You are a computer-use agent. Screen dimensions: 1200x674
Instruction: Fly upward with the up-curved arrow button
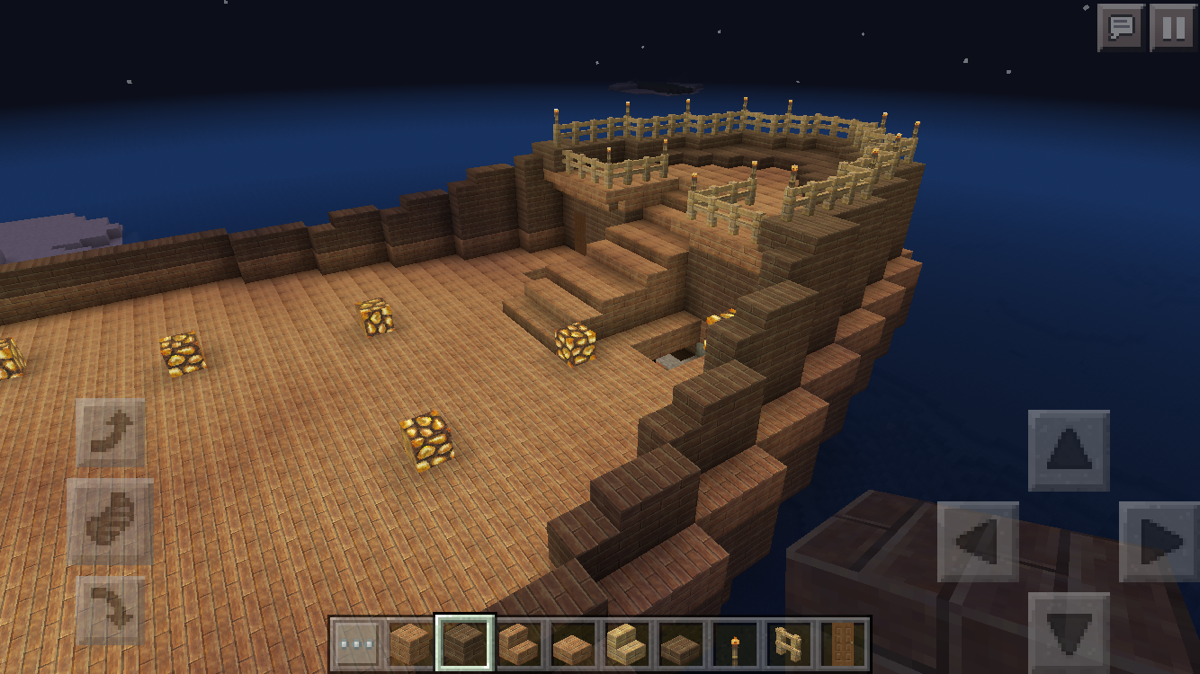point(110,432)
